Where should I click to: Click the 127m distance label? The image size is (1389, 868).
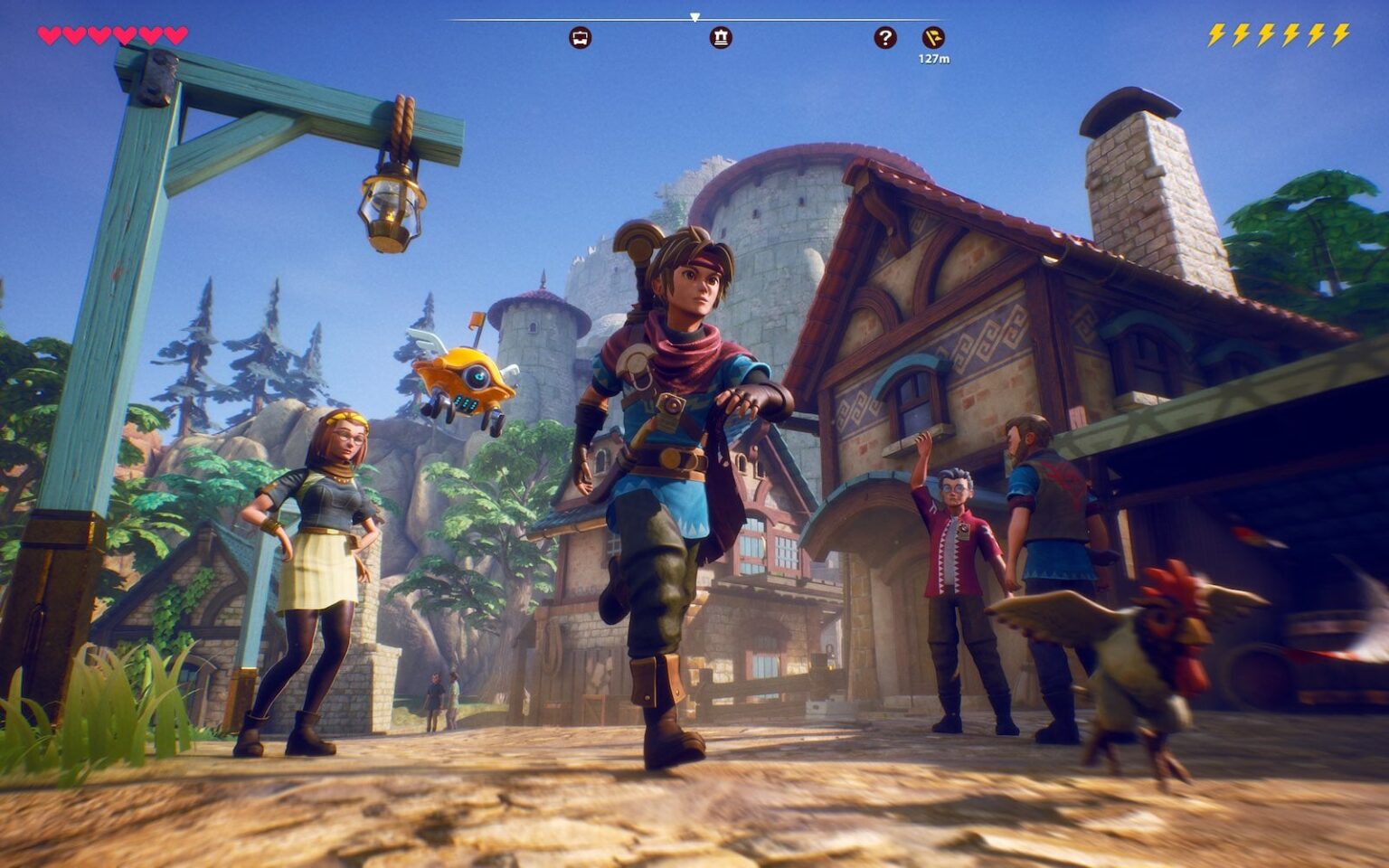pyautogui.click(x=935, y=57)
